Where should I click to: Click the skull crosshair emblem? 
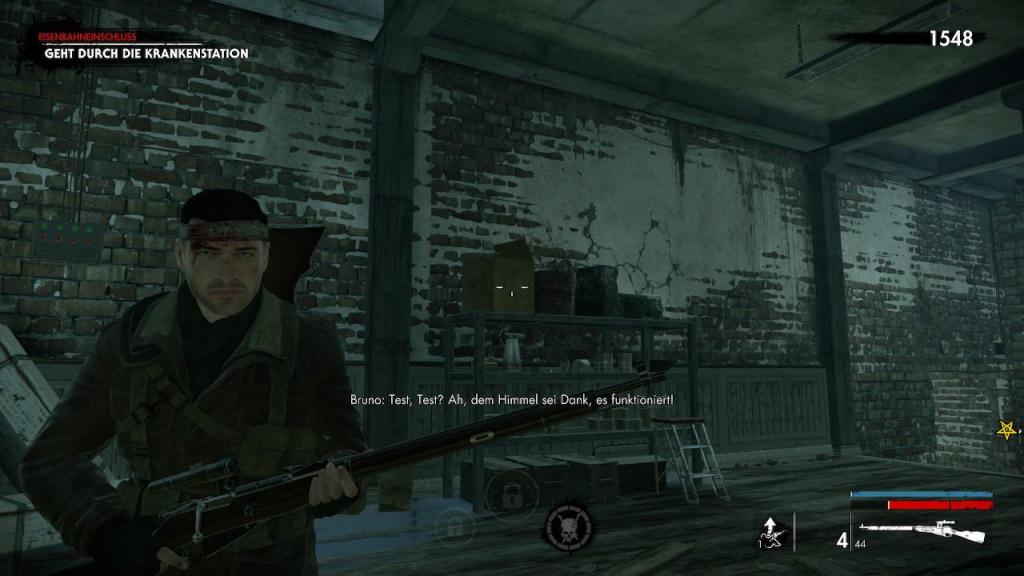tap(568, 526)
